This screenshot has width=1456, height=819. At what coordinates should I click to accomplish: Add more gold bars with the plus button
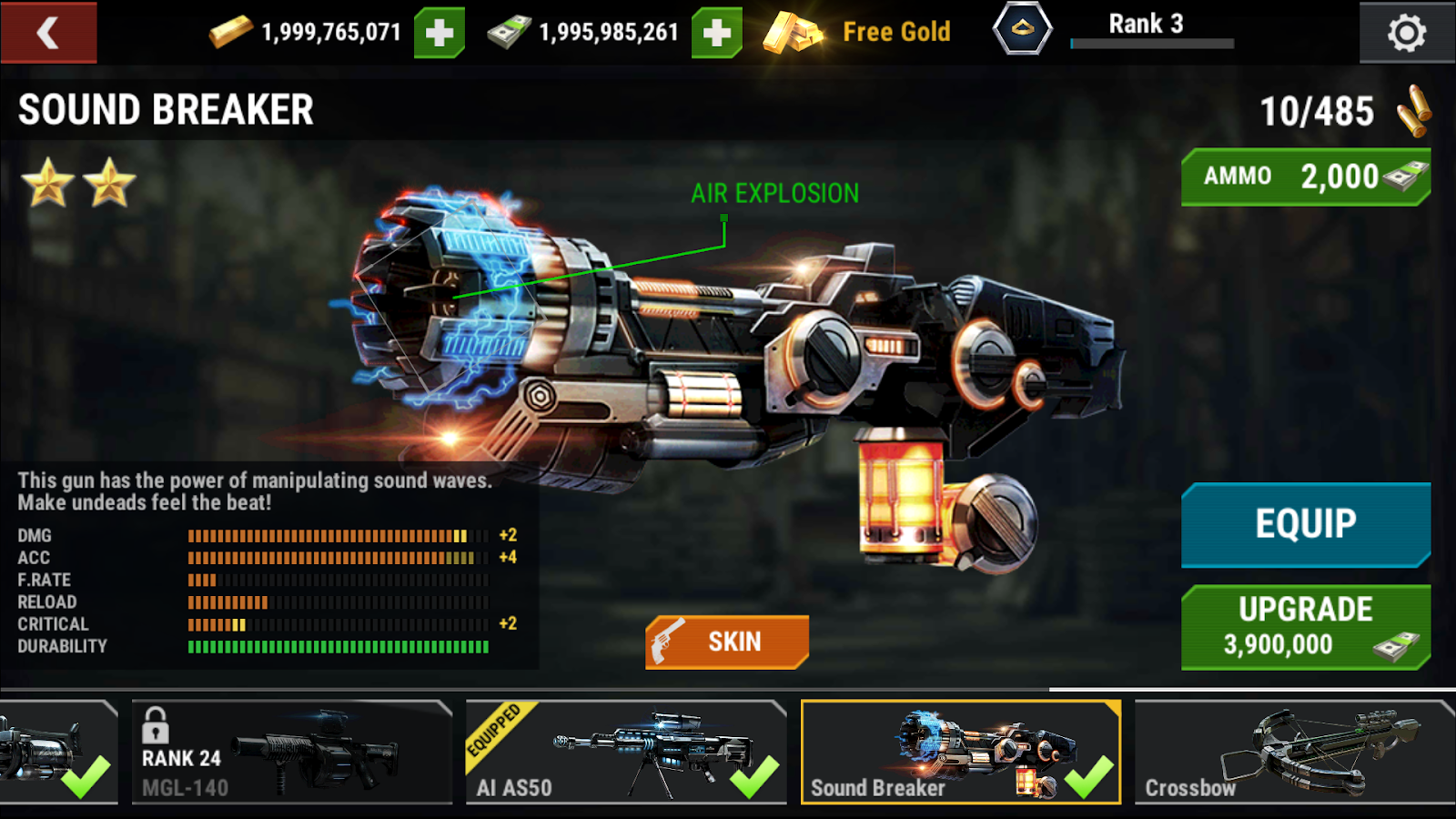(440, 33)
